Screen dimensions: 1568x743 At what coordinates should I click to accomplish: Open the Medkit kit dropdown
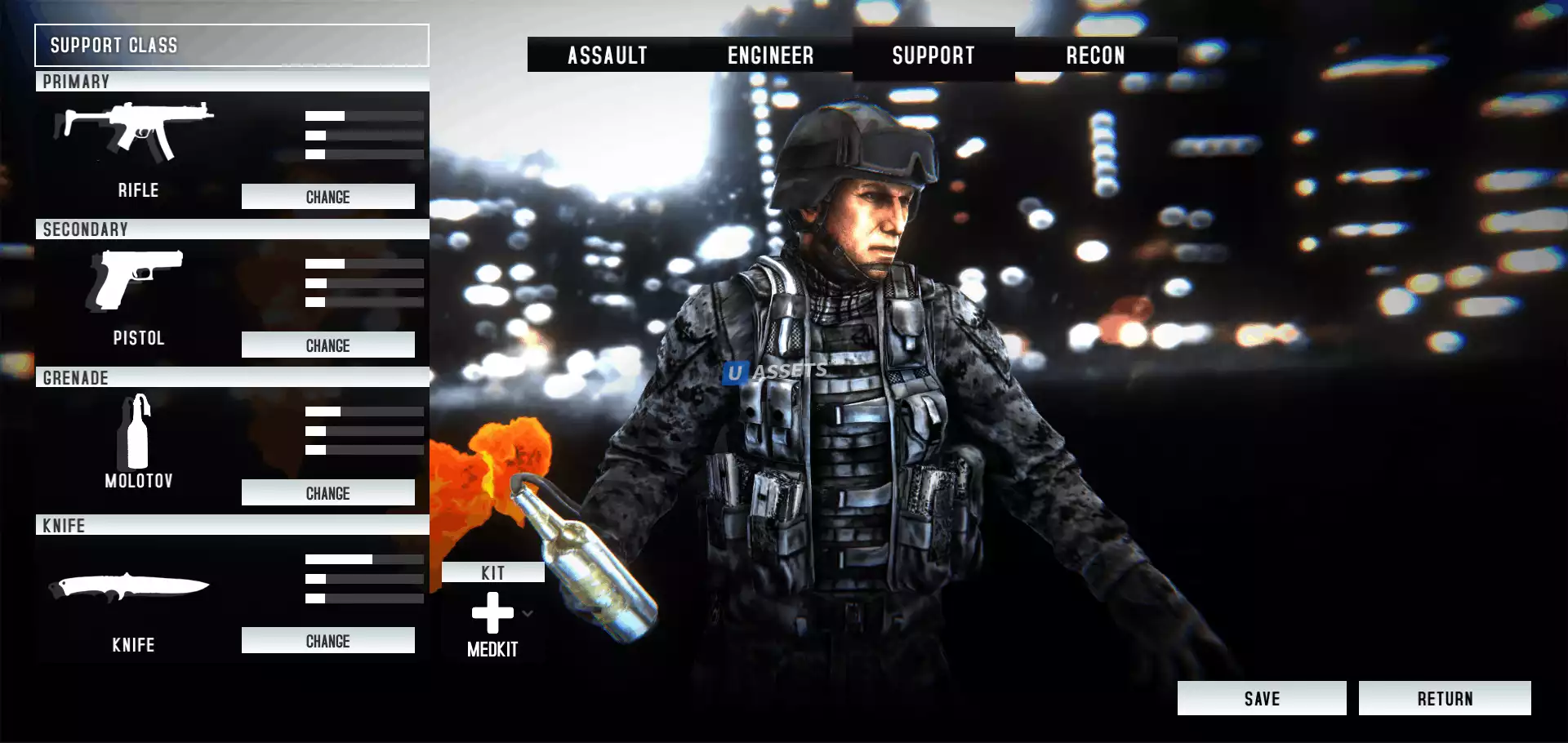click(528, 613)
